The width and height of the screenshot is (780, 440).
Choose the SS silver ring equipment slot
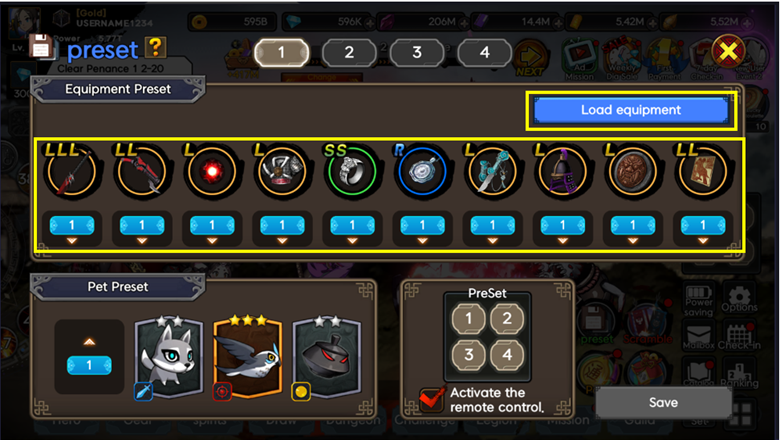pyautogui.click(x=351, y=175)
